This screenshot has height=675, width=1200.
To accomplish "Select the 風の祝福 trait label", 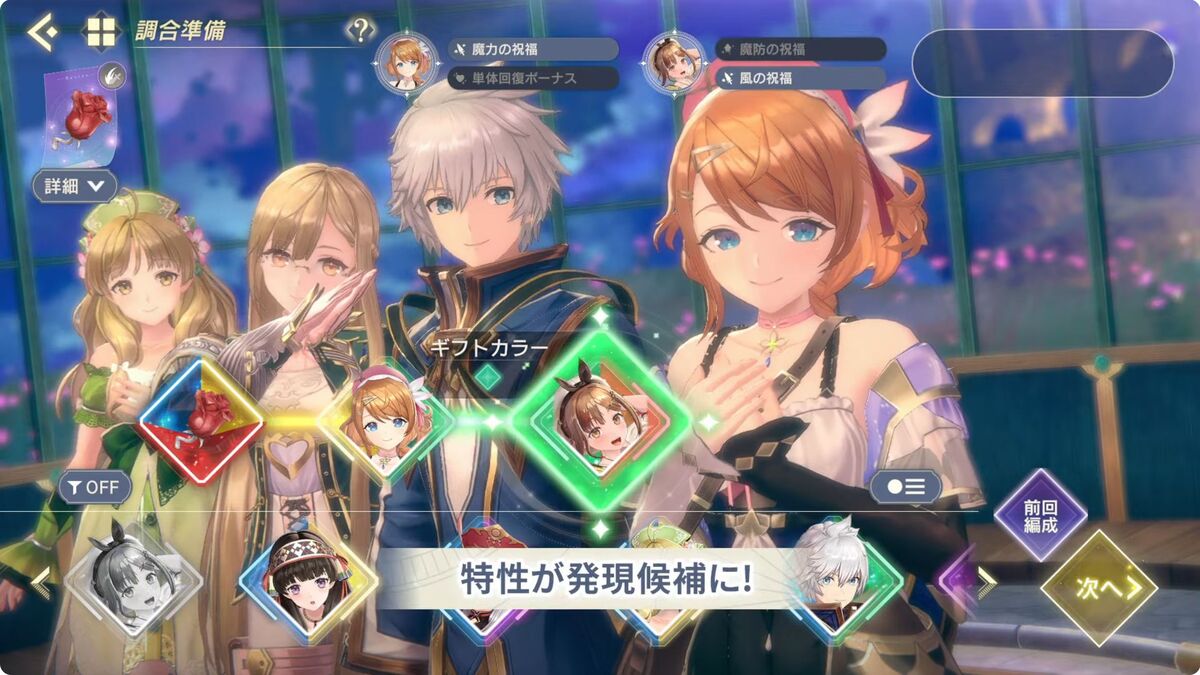I will point(800,77).
